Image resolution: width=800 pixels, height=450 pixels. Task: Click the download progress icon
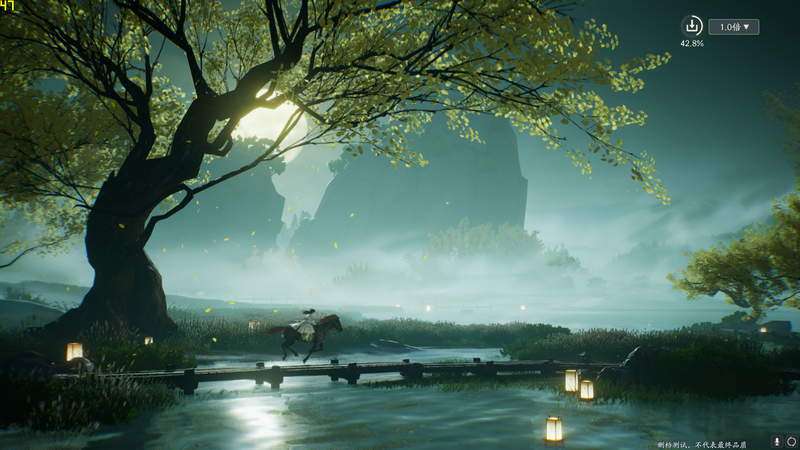pos(691,26)
